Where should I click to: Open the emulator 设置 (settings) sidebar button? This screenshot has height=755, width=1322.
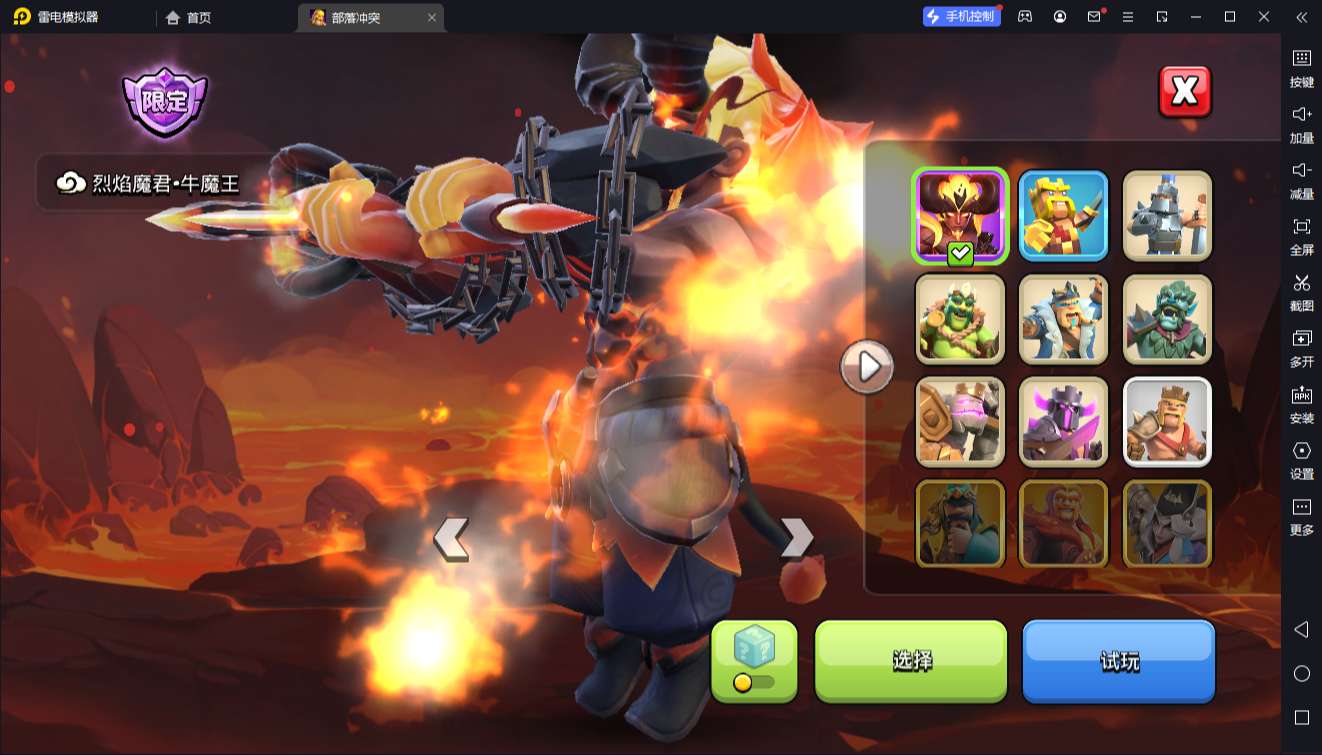pyautogui.click(x=1301, y=459)
